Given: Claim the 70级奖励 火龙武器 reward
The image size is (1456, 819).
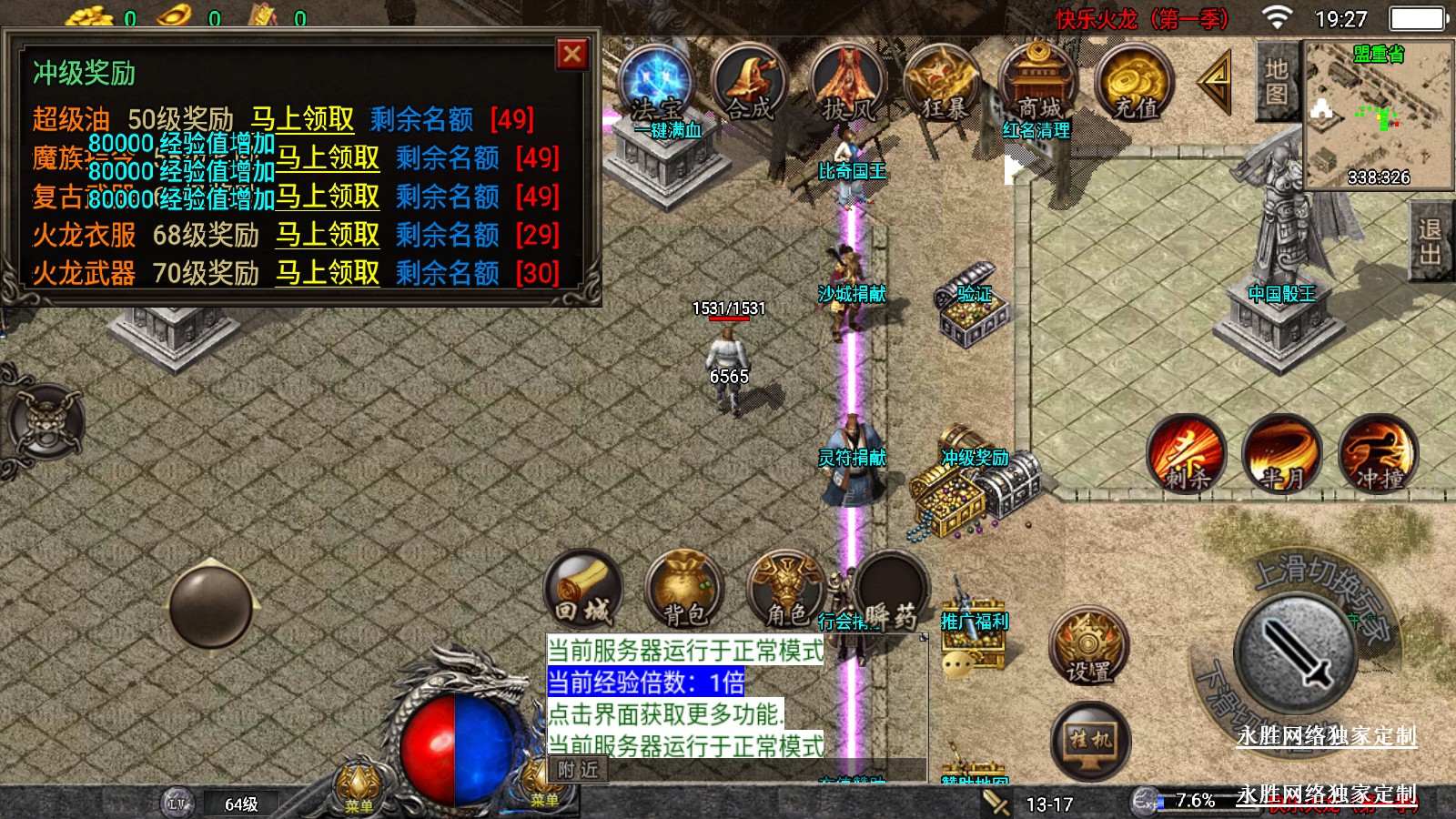Looking at the screenshot, I should [328, 273].
